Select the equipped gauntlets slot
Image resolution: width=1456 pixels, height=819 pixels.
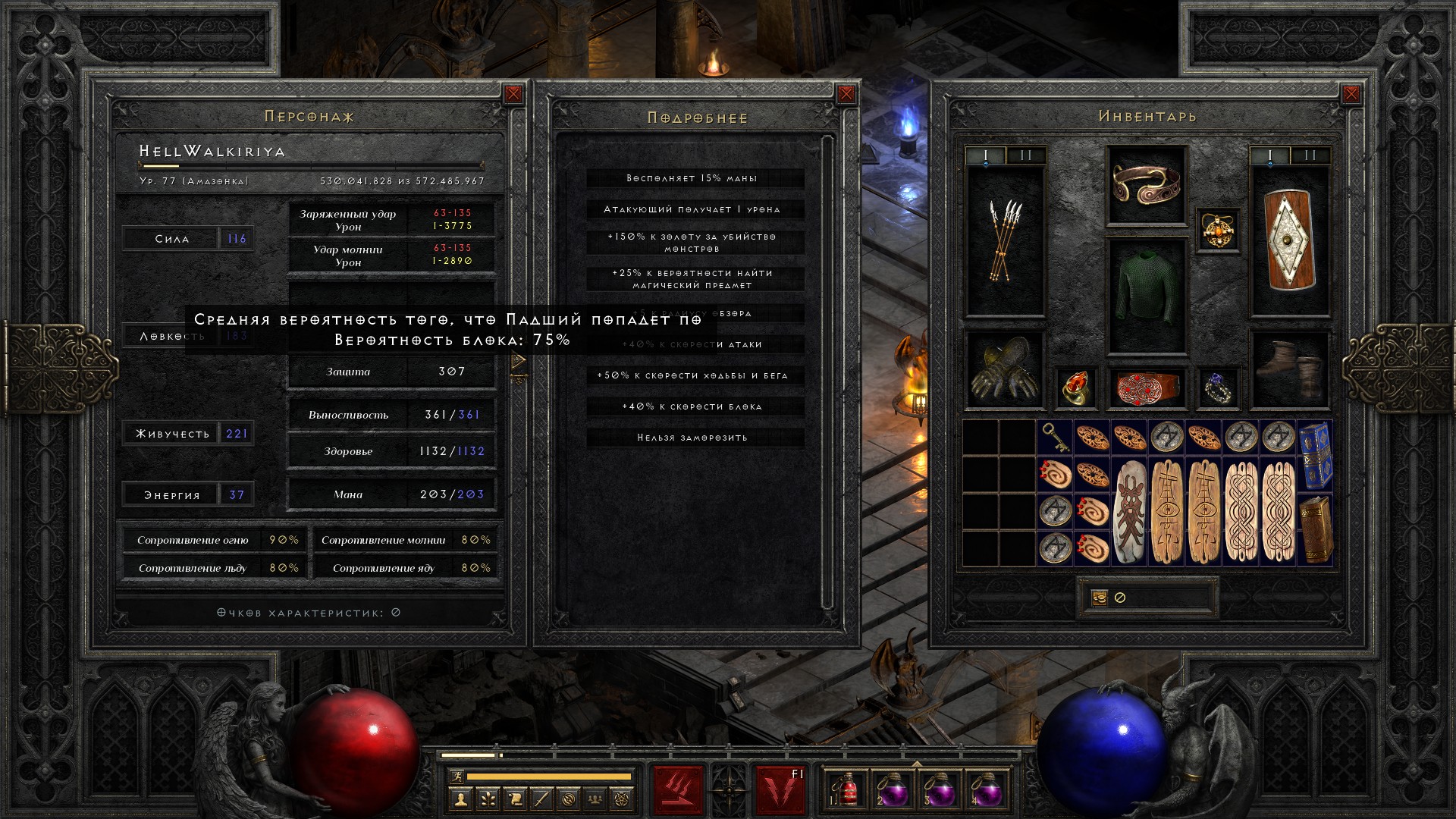[1006, 369]
